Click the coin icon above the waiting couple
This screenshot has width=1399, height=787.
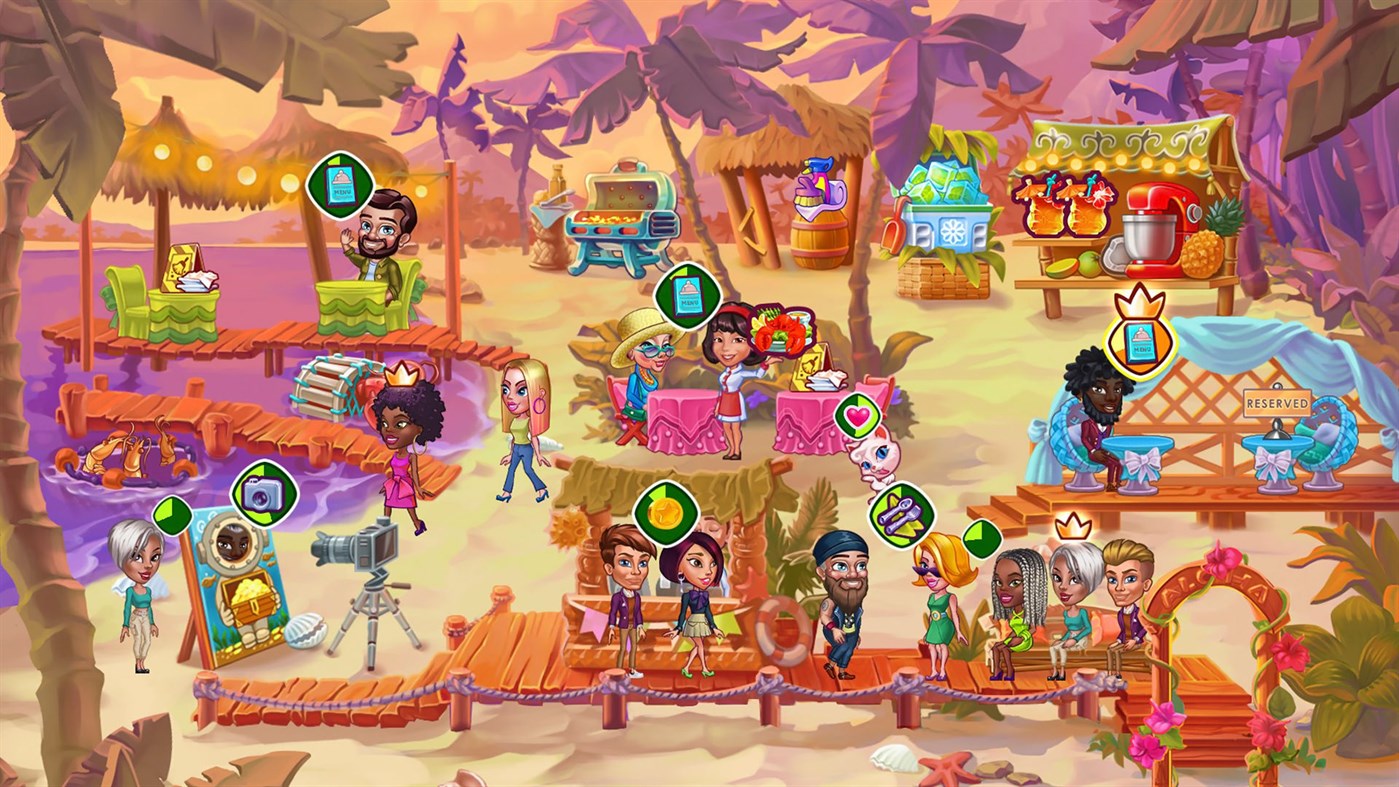[666, 513]
